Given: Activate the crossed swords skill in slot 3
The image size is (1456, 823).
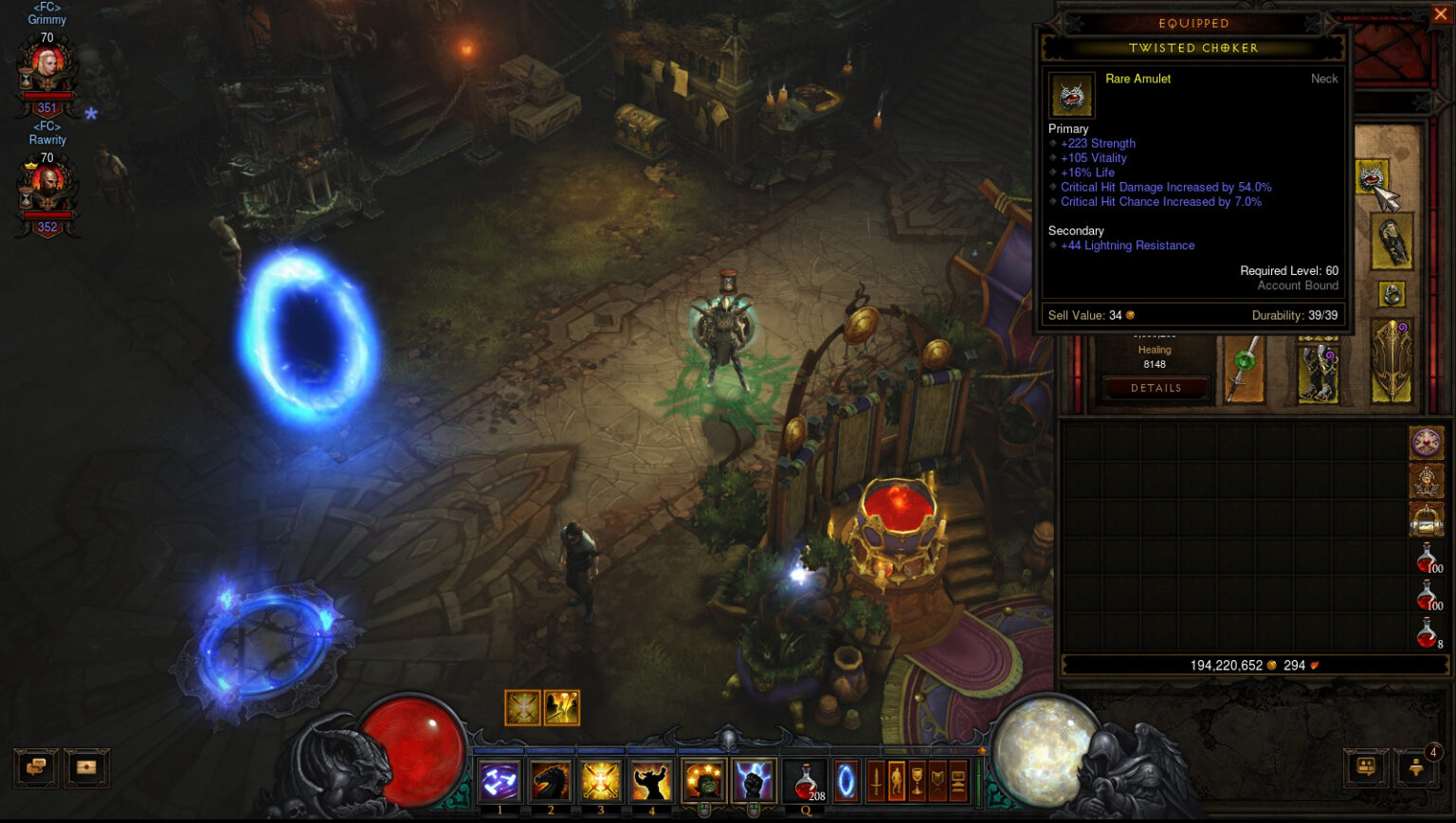Looking at the screenshot, I should click(x=600, y=781).
